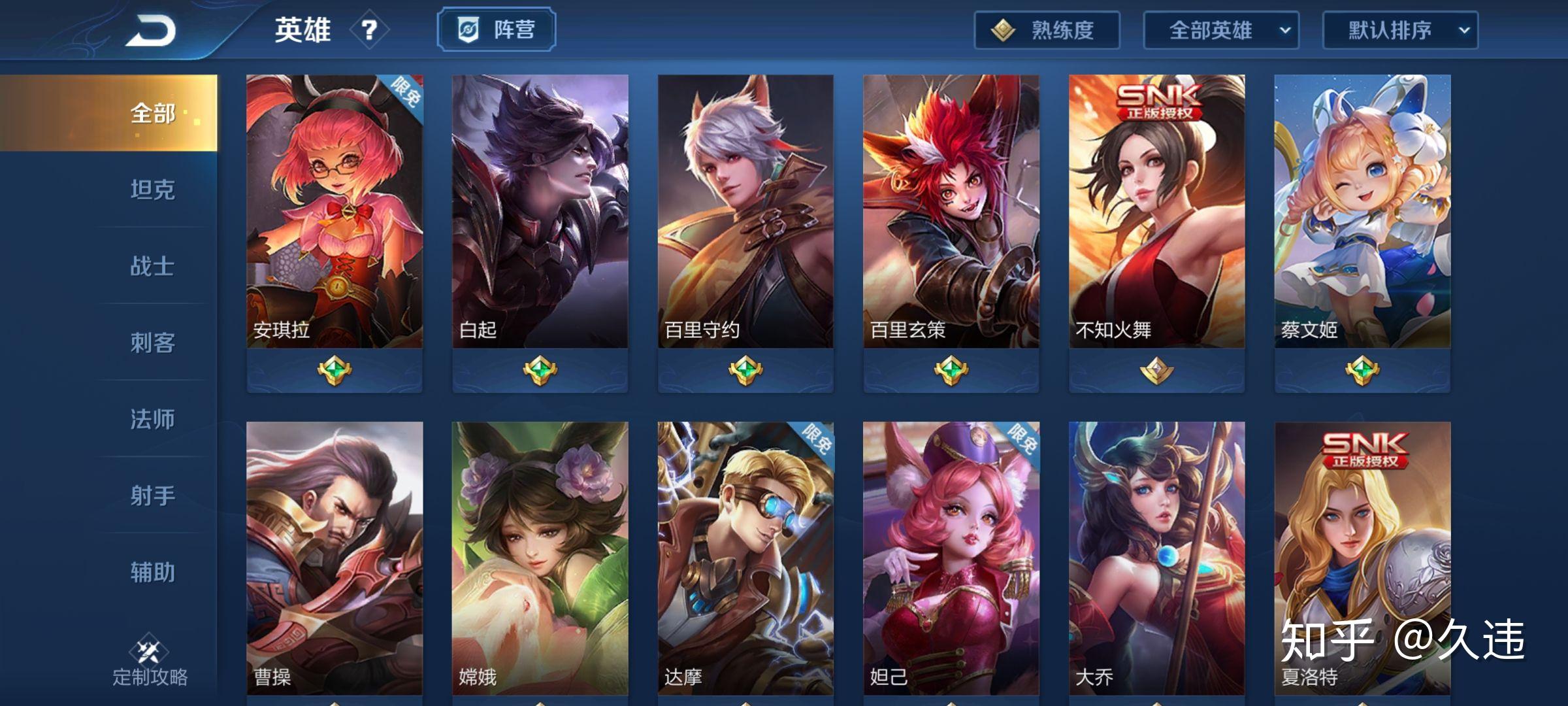Click the 熟练度 button
The image size is (1568, 706).
click(x=1045, y=29)
